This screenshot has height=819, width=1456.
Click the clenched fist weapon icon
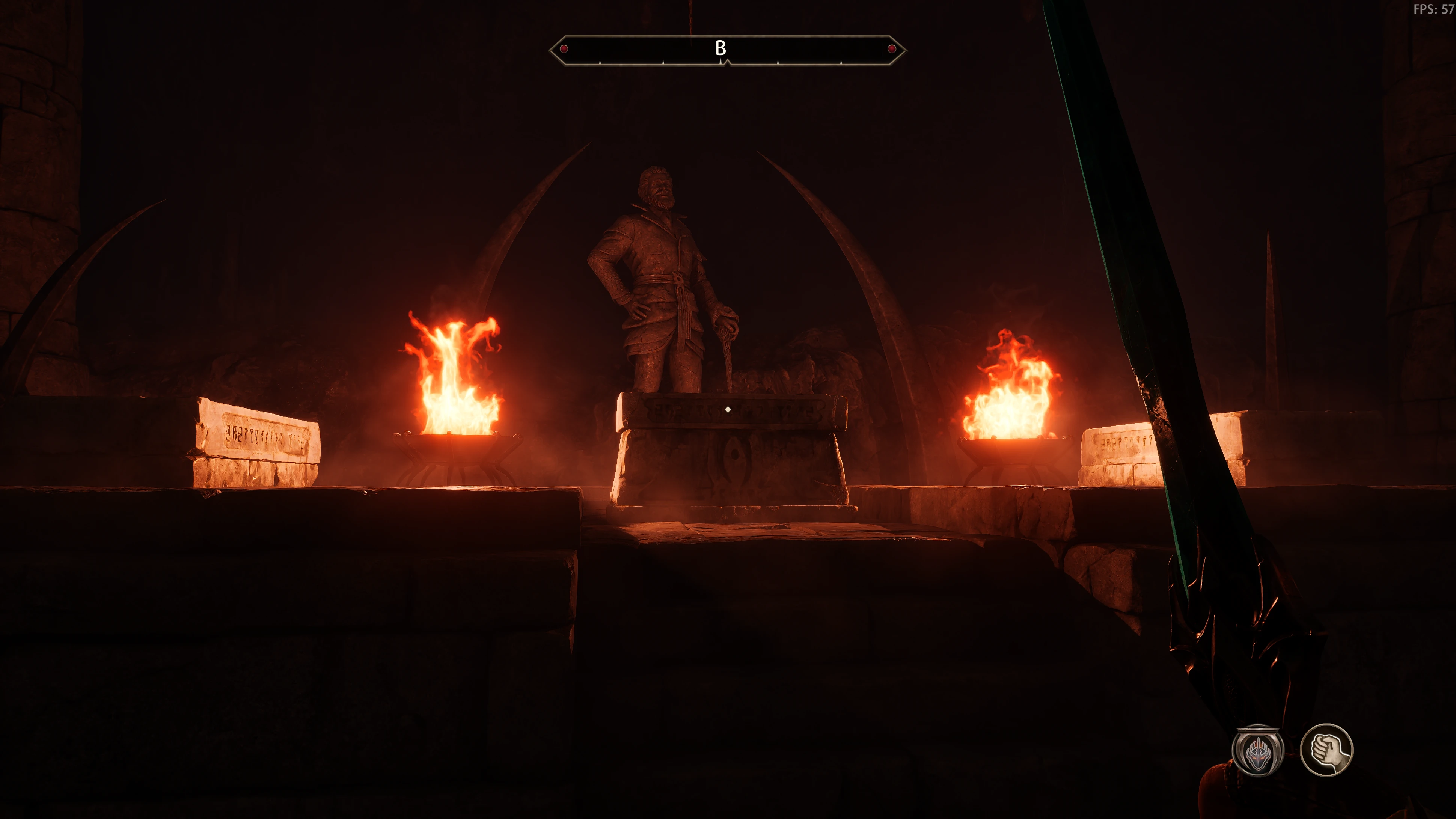tap(1326, 750)
